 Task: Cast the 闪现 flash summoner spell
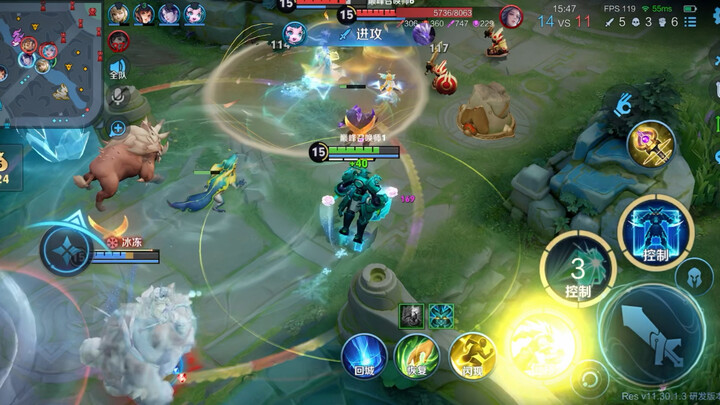point(472,357)
